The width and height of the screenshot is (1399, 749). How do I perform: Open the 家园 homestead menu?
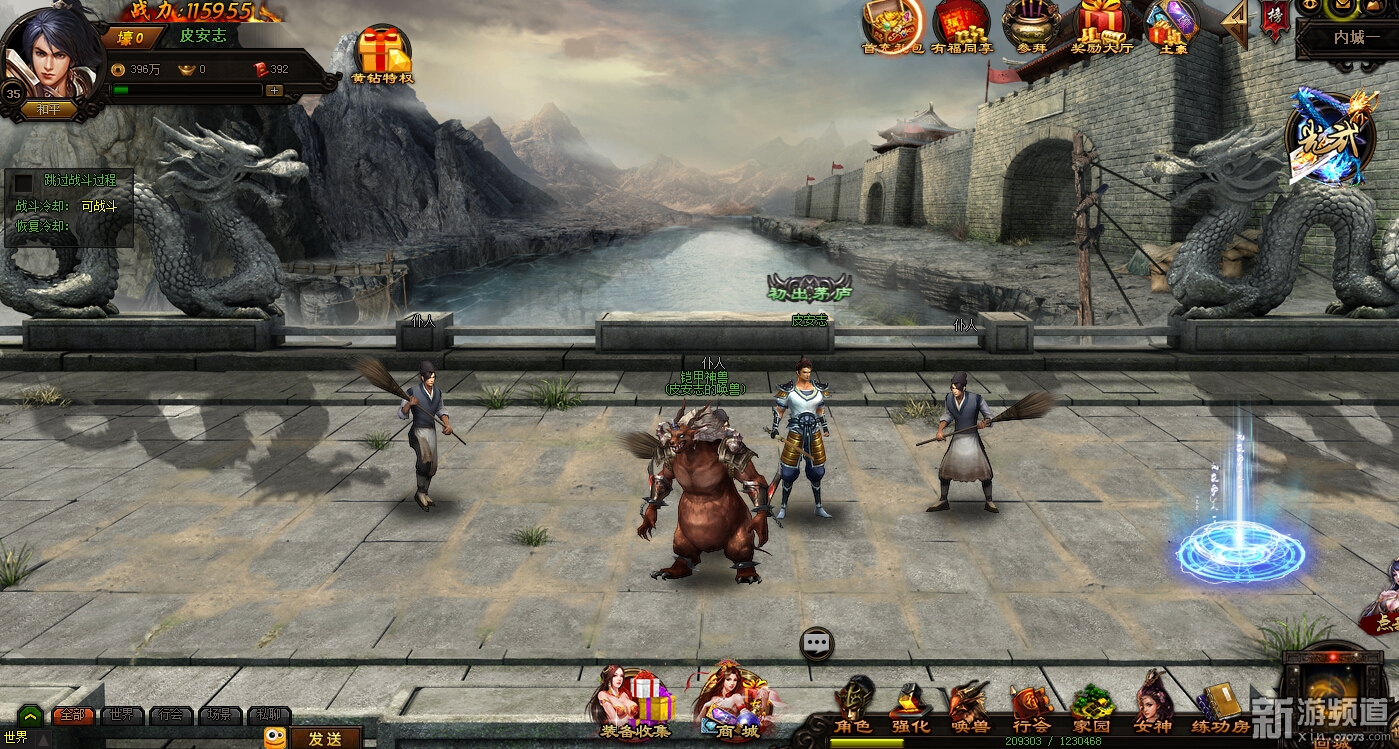pos(1091,708)
